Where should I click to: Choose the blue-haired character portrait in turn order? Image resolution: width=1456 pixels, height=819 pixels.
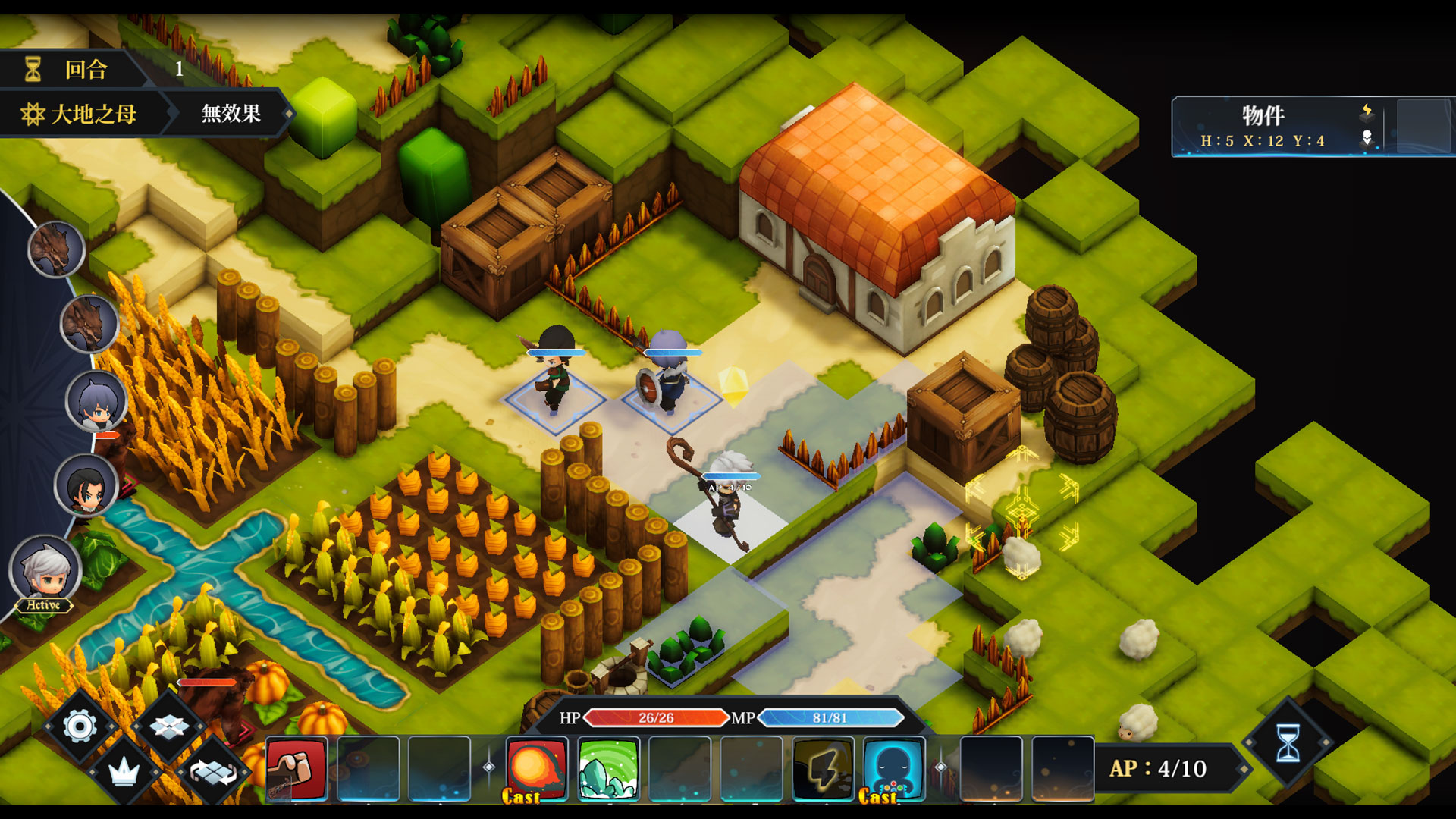pyautogui.click(x=96, y=402)
